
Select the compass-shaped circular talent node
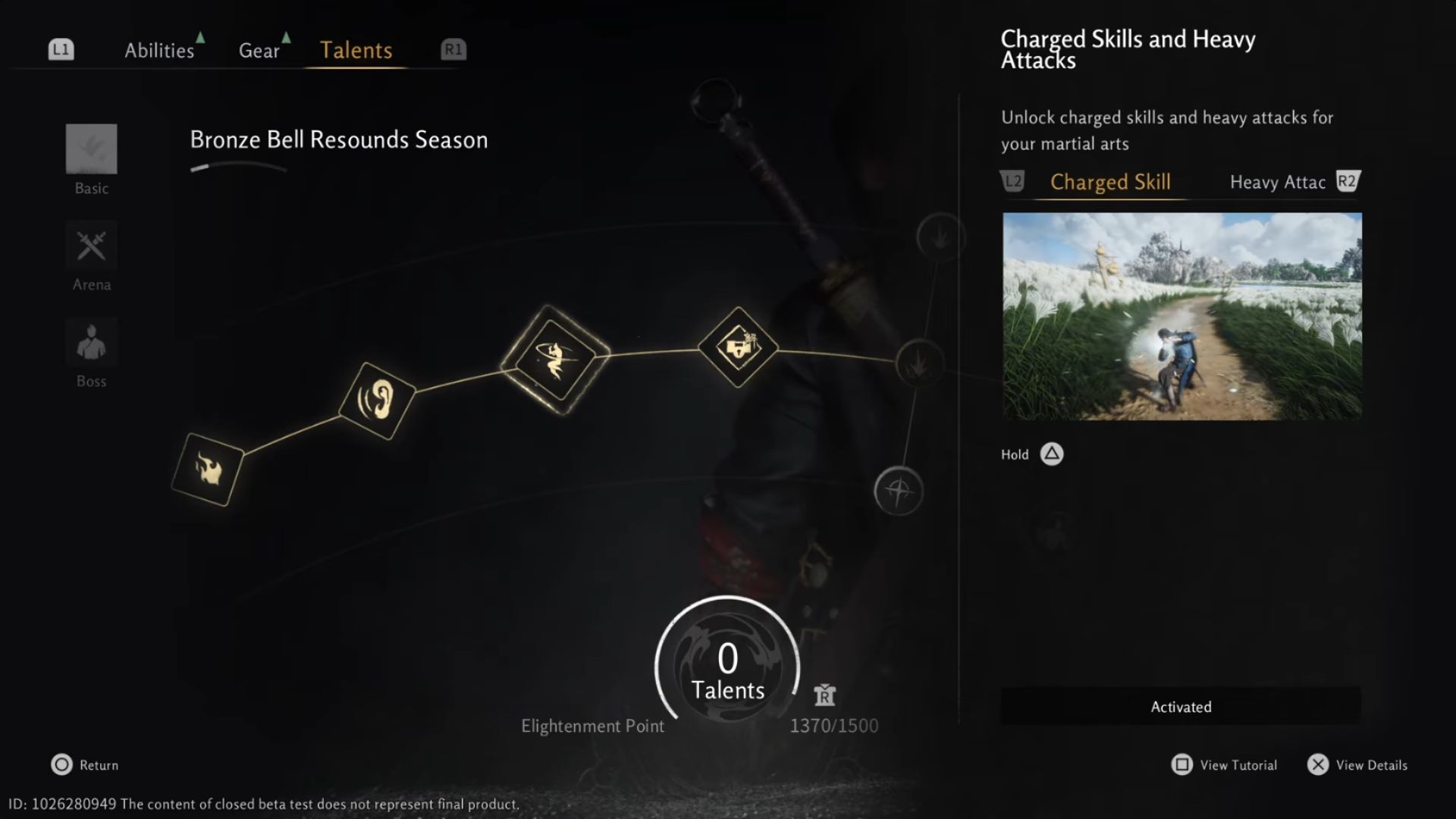tap(899, 491)
